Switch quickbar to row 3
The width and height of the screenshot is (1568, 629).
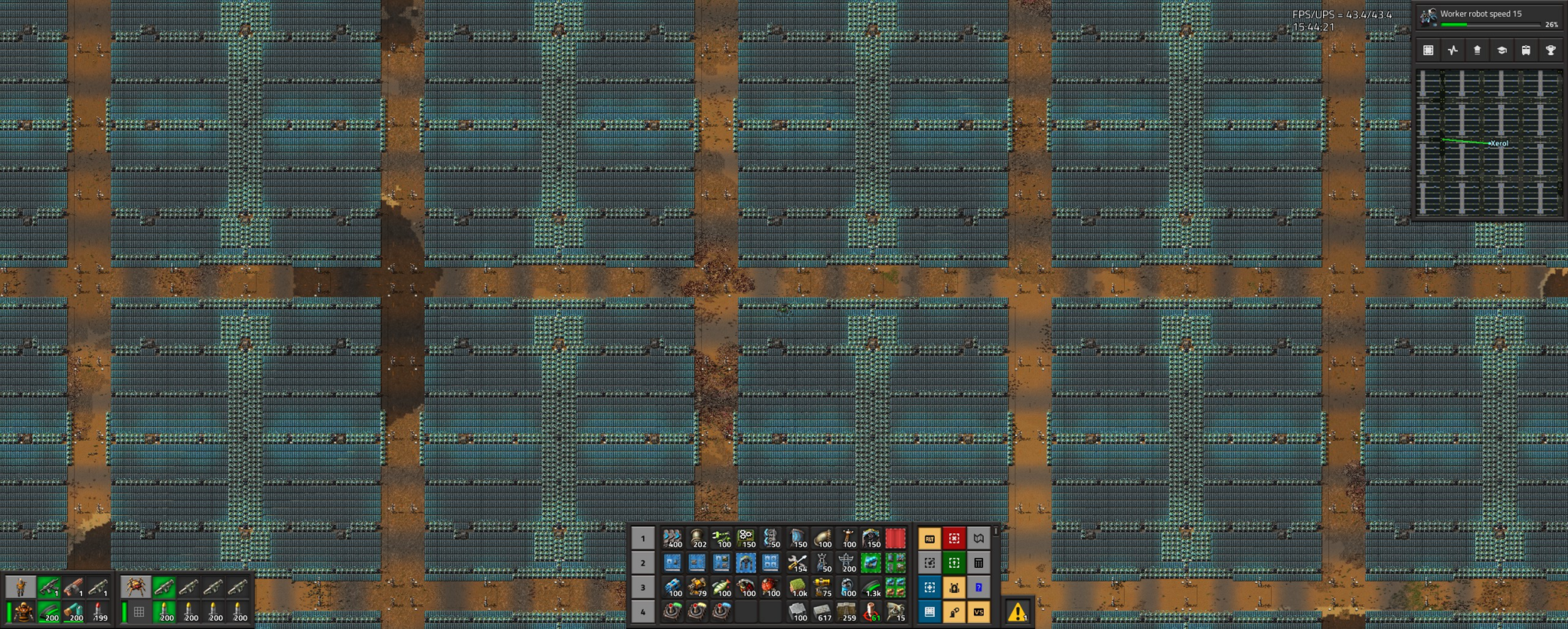[x=642, y=587]
